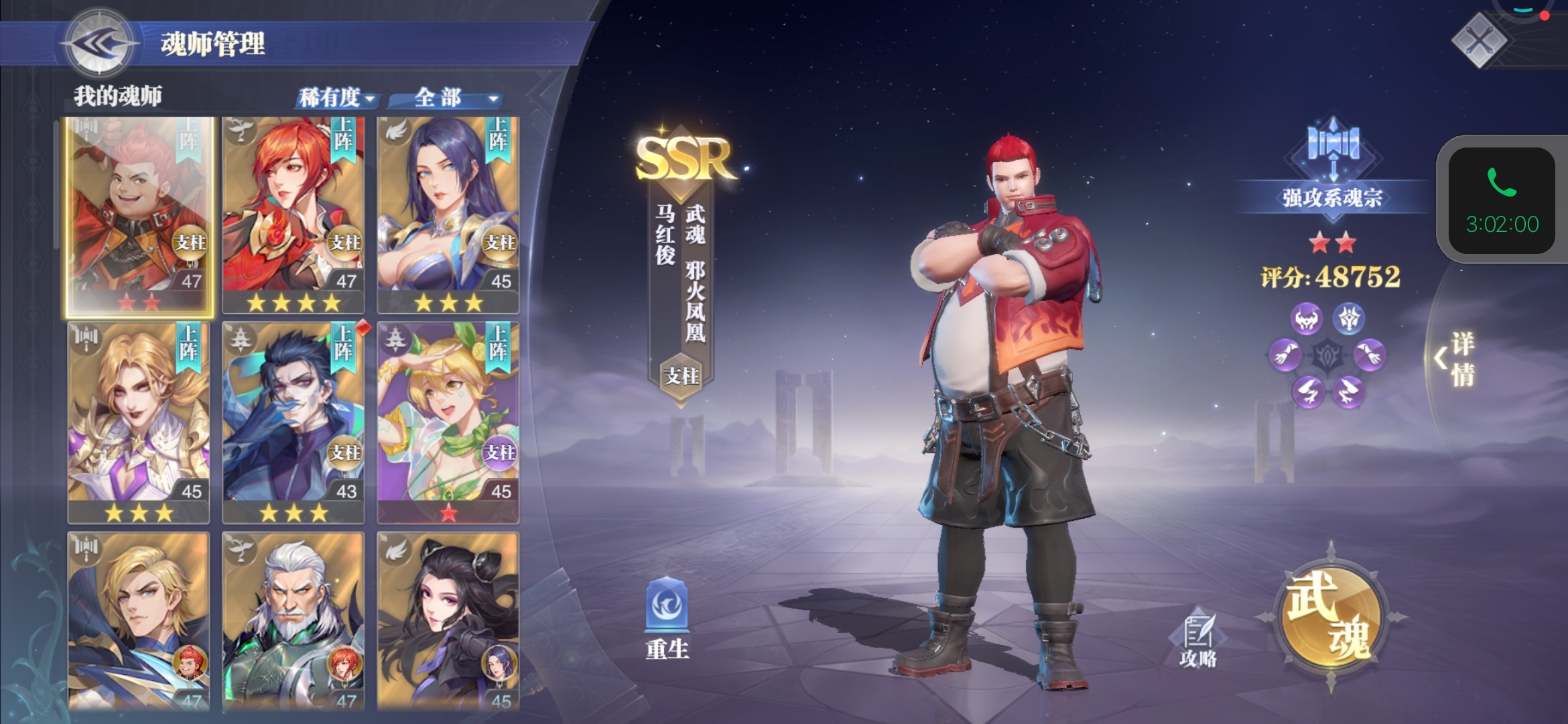Open the 重生 rebirth function
The width and height of the screenshot is (1568, 724).
click(x=667, y=617)
